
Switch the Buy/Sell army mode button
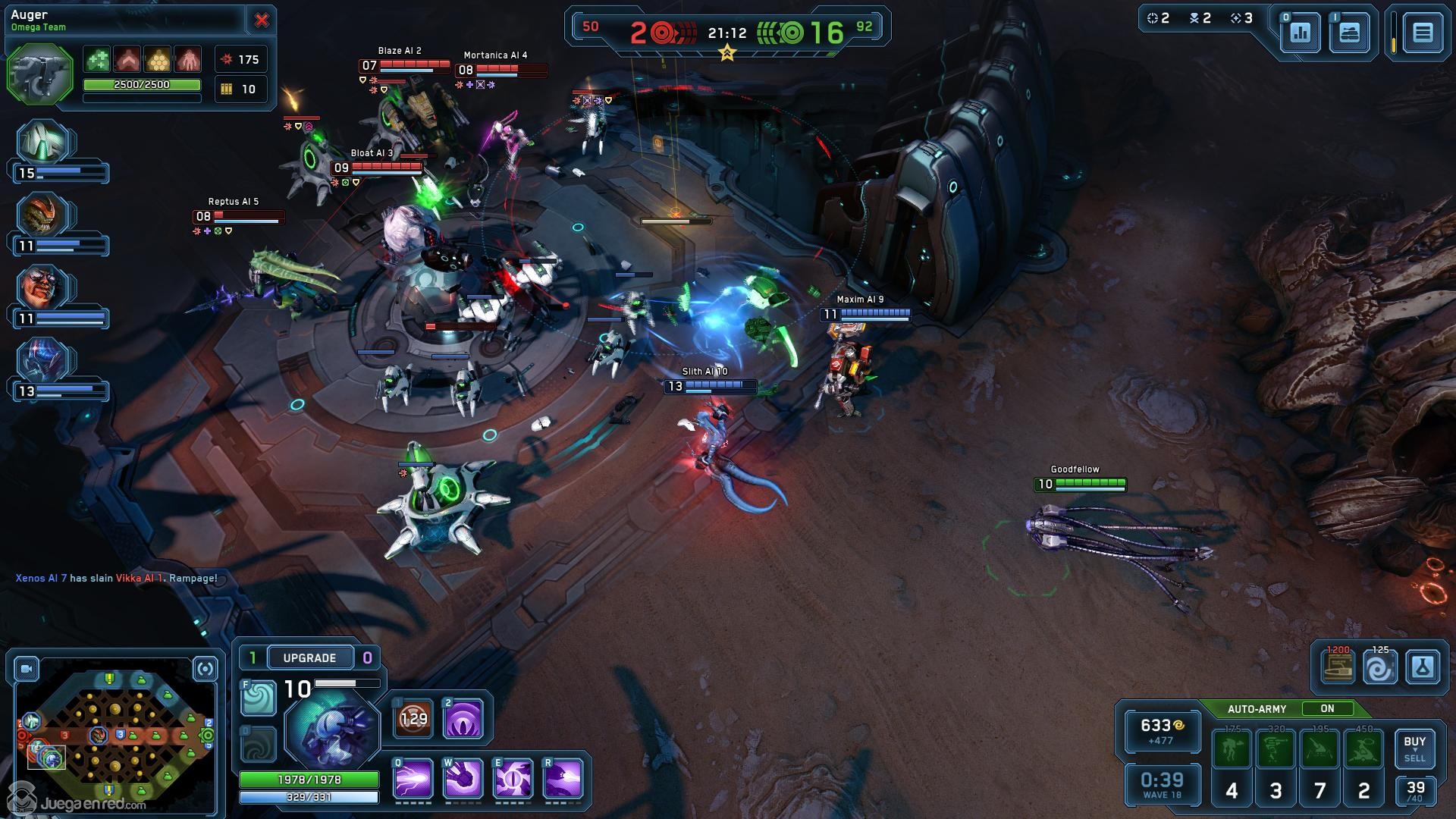pos(1414,748)
